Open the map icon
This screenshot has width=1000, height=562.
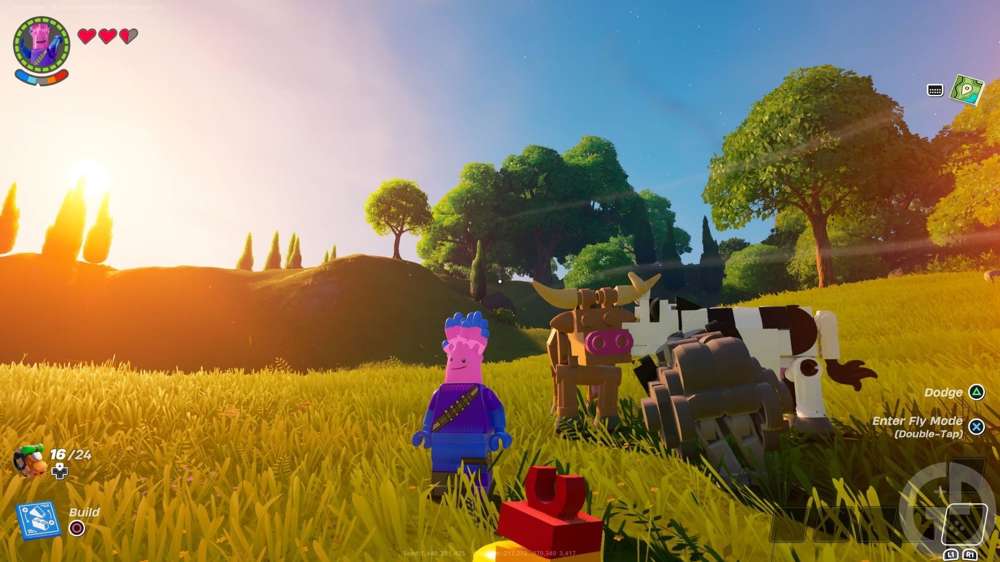tap(967, 89)
